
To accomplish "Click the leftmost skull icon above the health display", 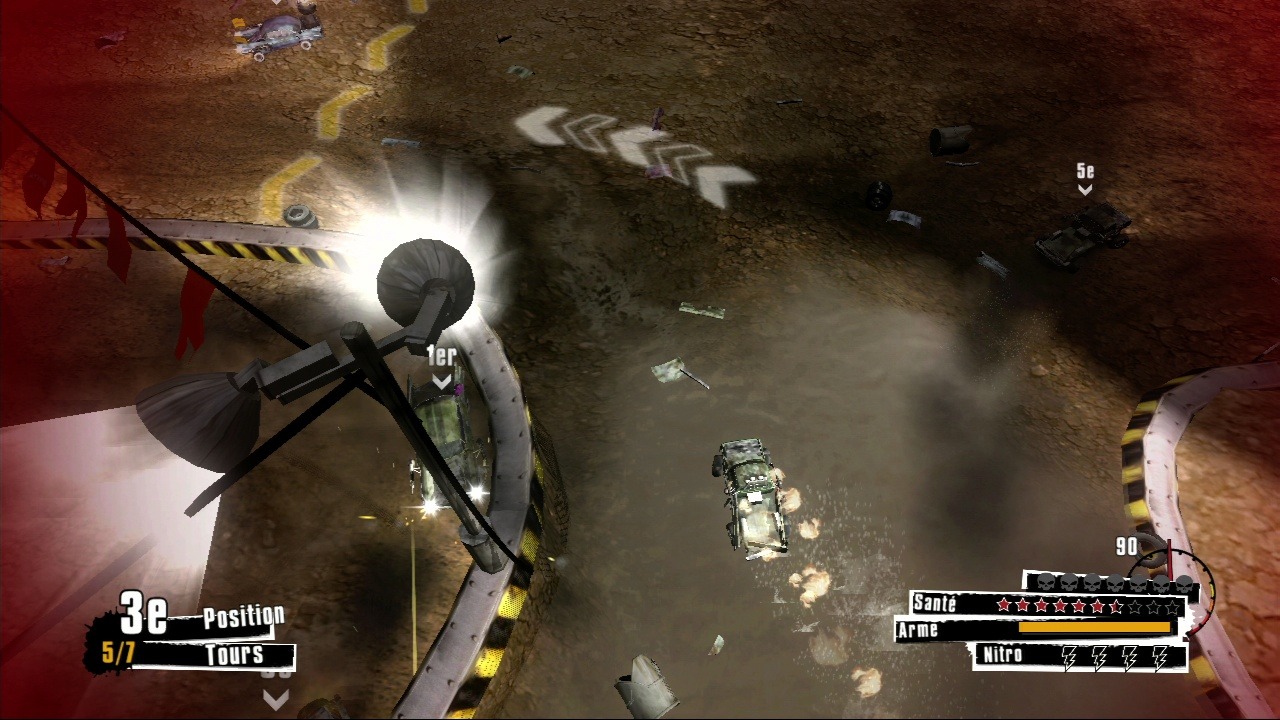I will click(1045, 583).
